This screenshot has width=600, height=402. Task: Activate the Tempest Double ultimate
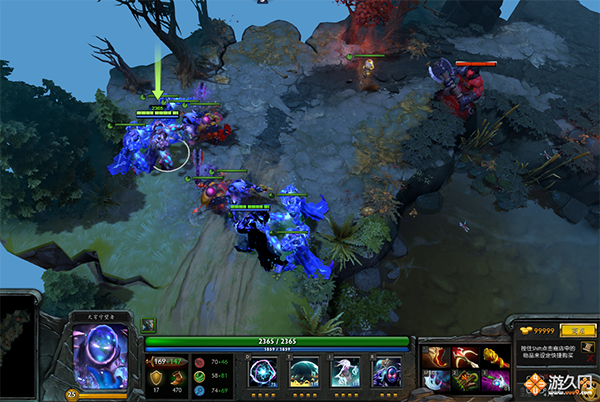(386, 372)
